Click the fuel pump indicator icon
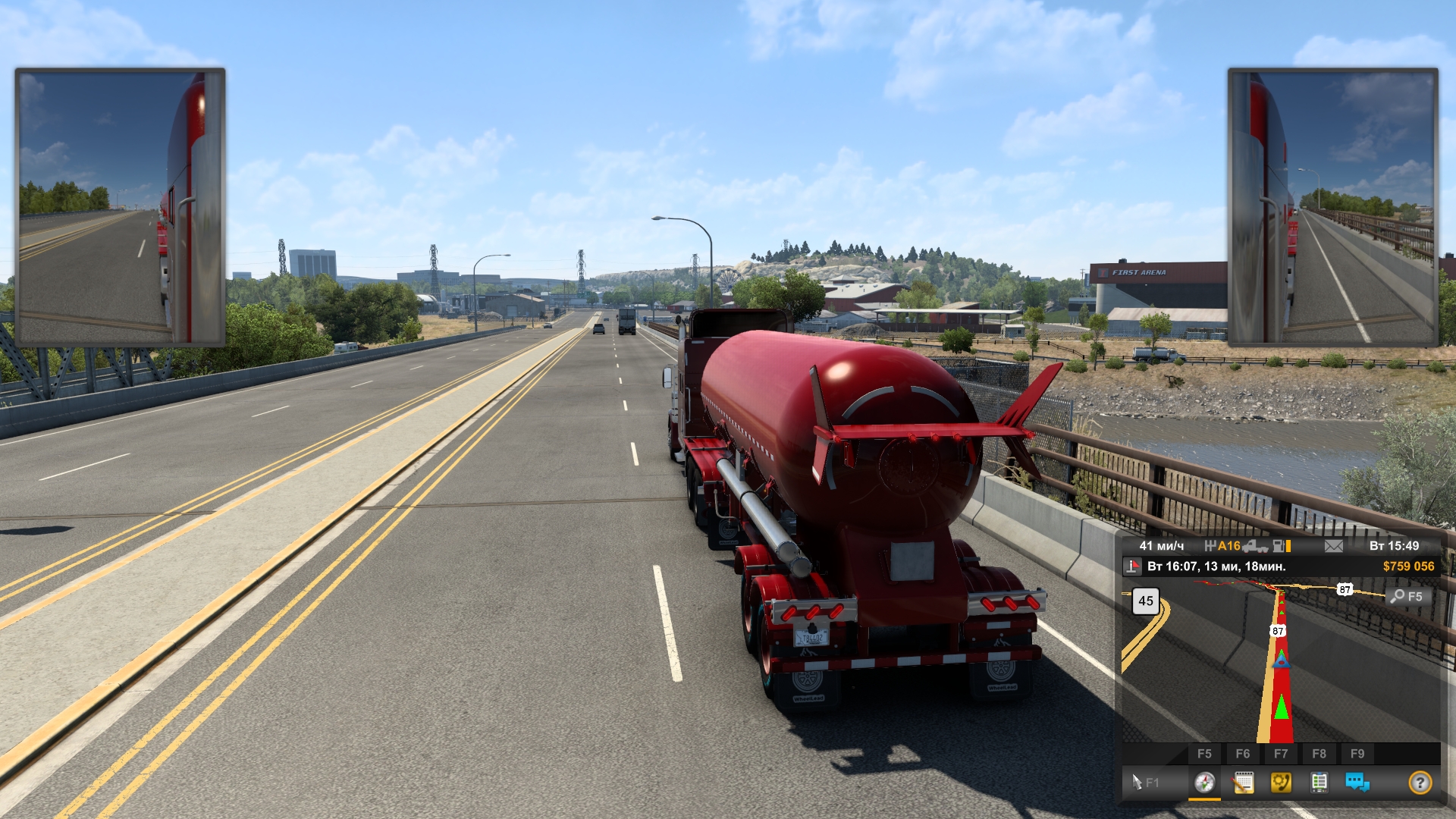Screen dimensions: 1456x819 pyautogui.click(x=1280, y=546)
